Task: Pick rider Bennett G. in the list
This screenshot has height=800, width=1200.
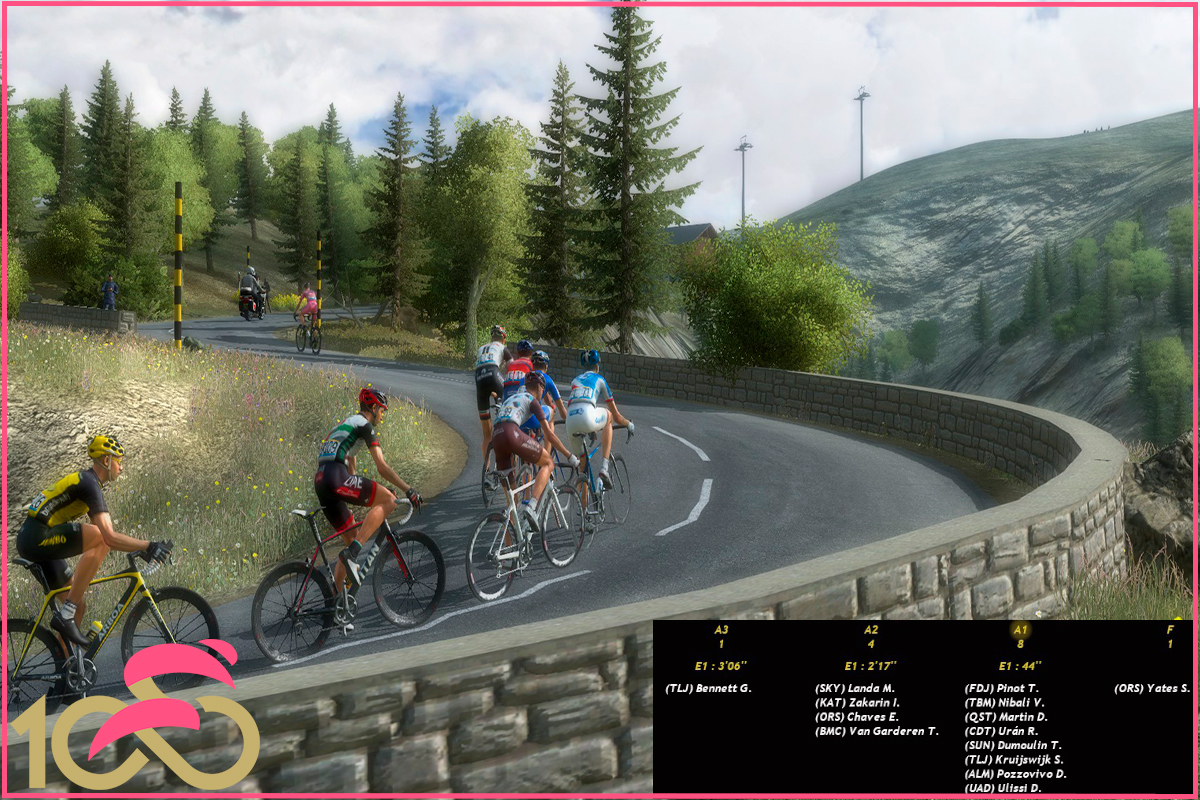Action: pos(708,688)
